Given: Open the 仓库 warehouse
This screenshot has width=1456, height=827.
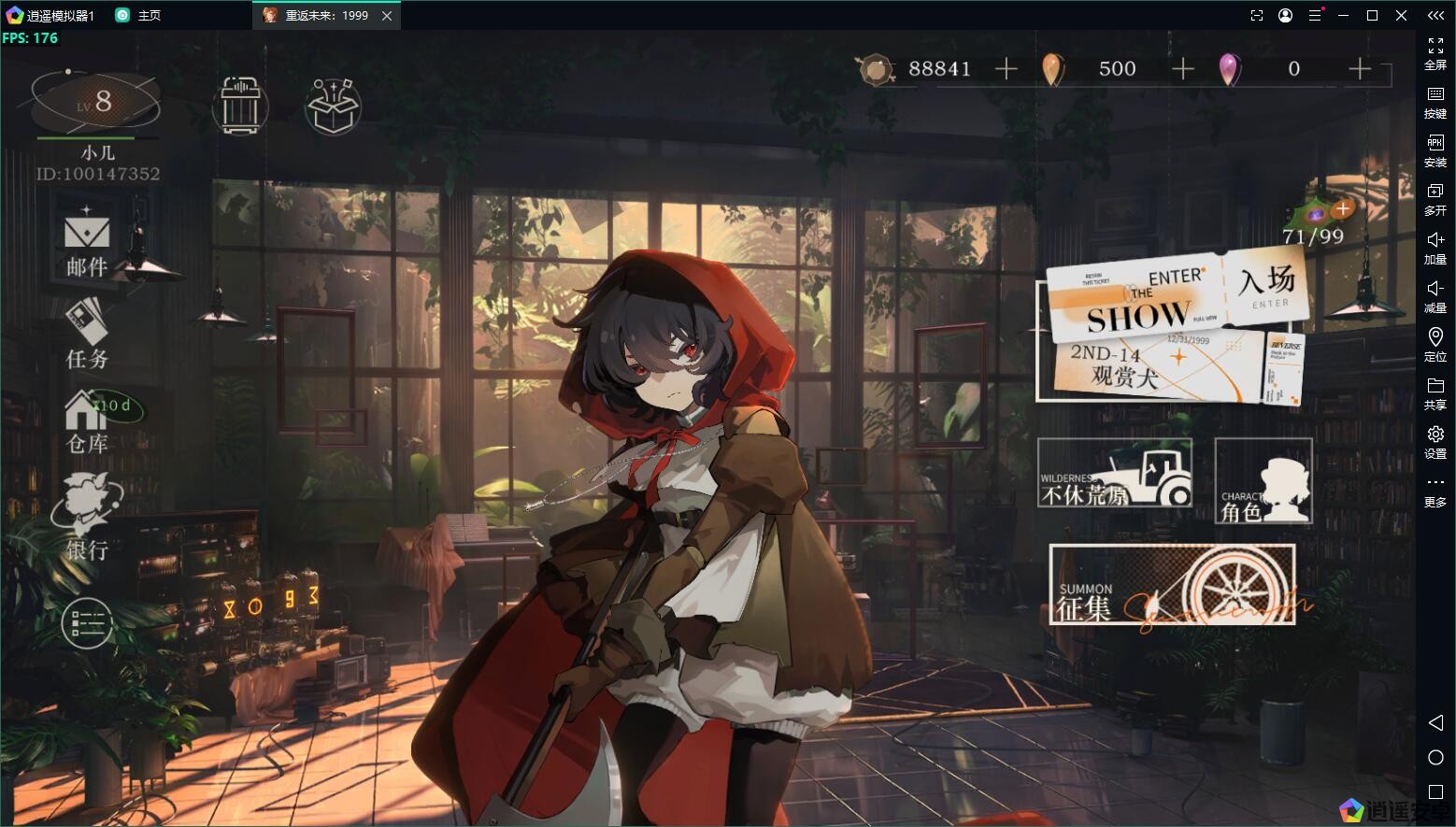Looking at the screenshot, I should point(87,421).
